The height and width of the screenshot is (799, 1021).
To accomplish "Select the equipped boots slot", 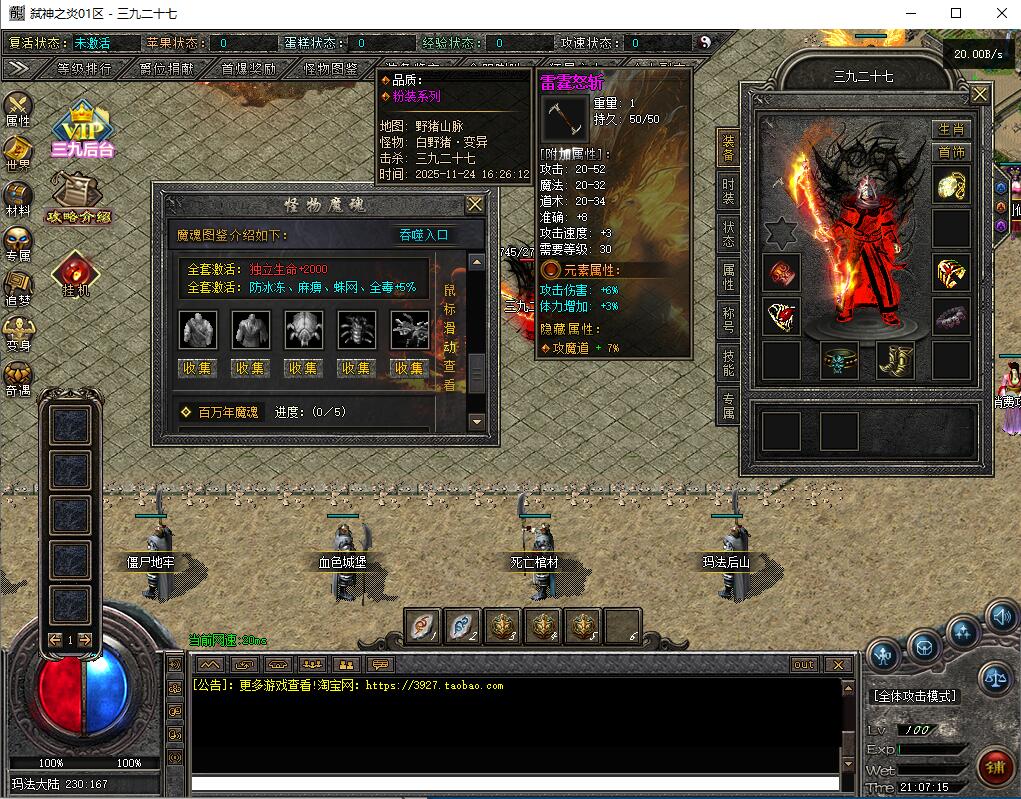I will [895, 361].
